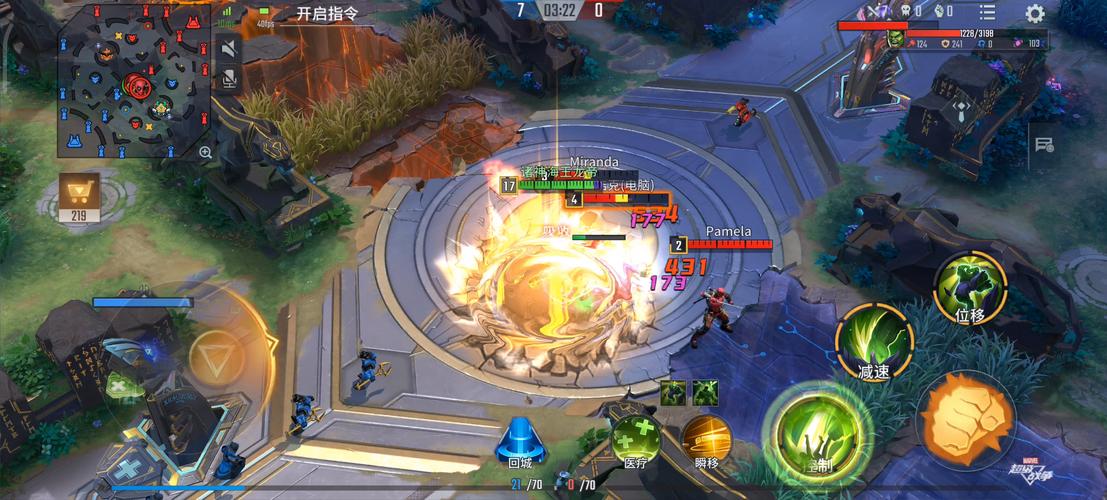Toggle the muted speaker icon
The width and height of the screenshot is (1107, 500).
pyautogui.click(x=229, y=48)
